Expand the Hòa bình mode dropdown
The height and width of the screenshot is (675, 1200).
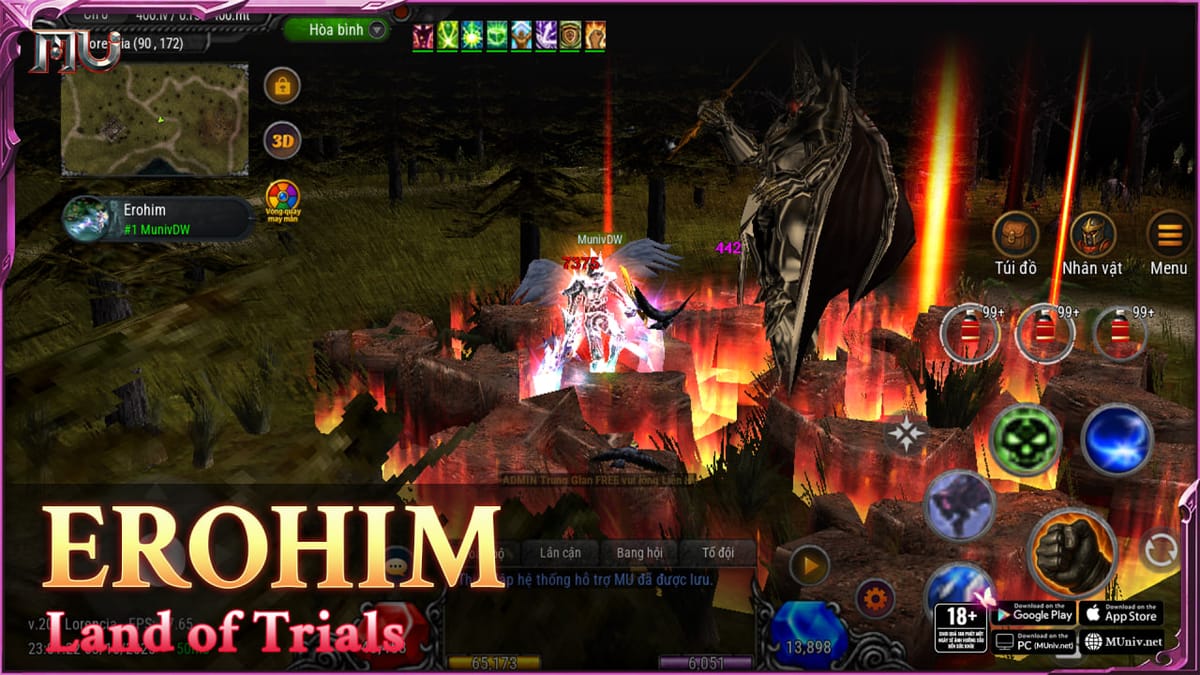[x=336, y=30]
